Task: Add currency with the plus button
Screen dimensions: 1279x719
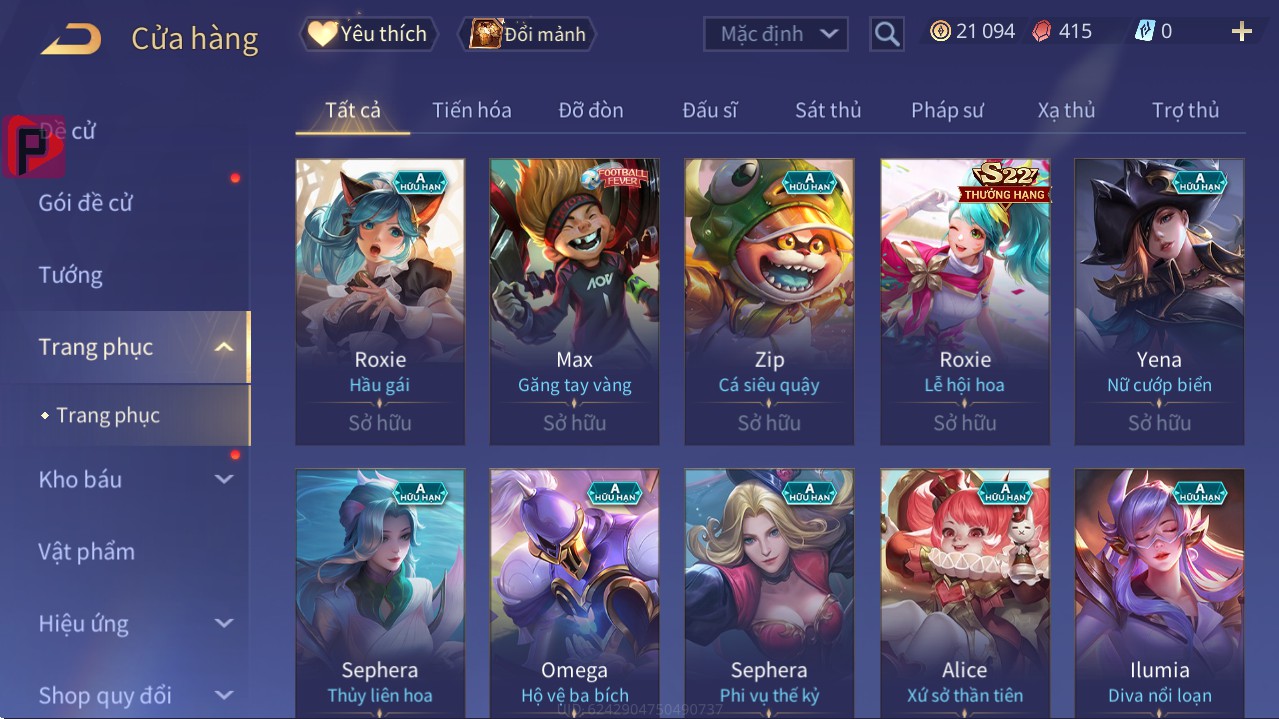Action: pyautogui.click(x=1241, y=32)
